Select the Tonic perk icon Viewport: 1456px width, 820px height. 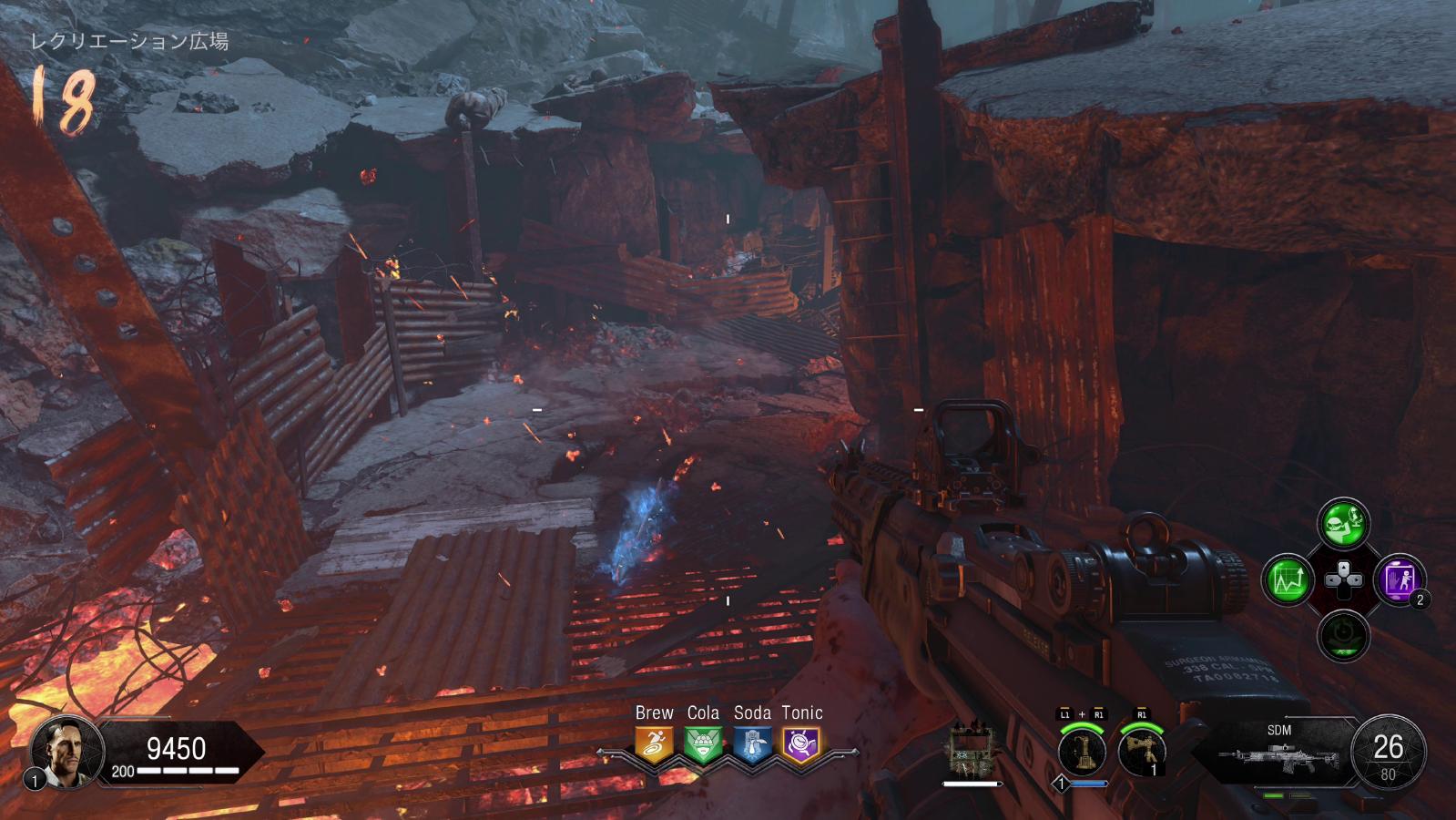tap(801, 744)
